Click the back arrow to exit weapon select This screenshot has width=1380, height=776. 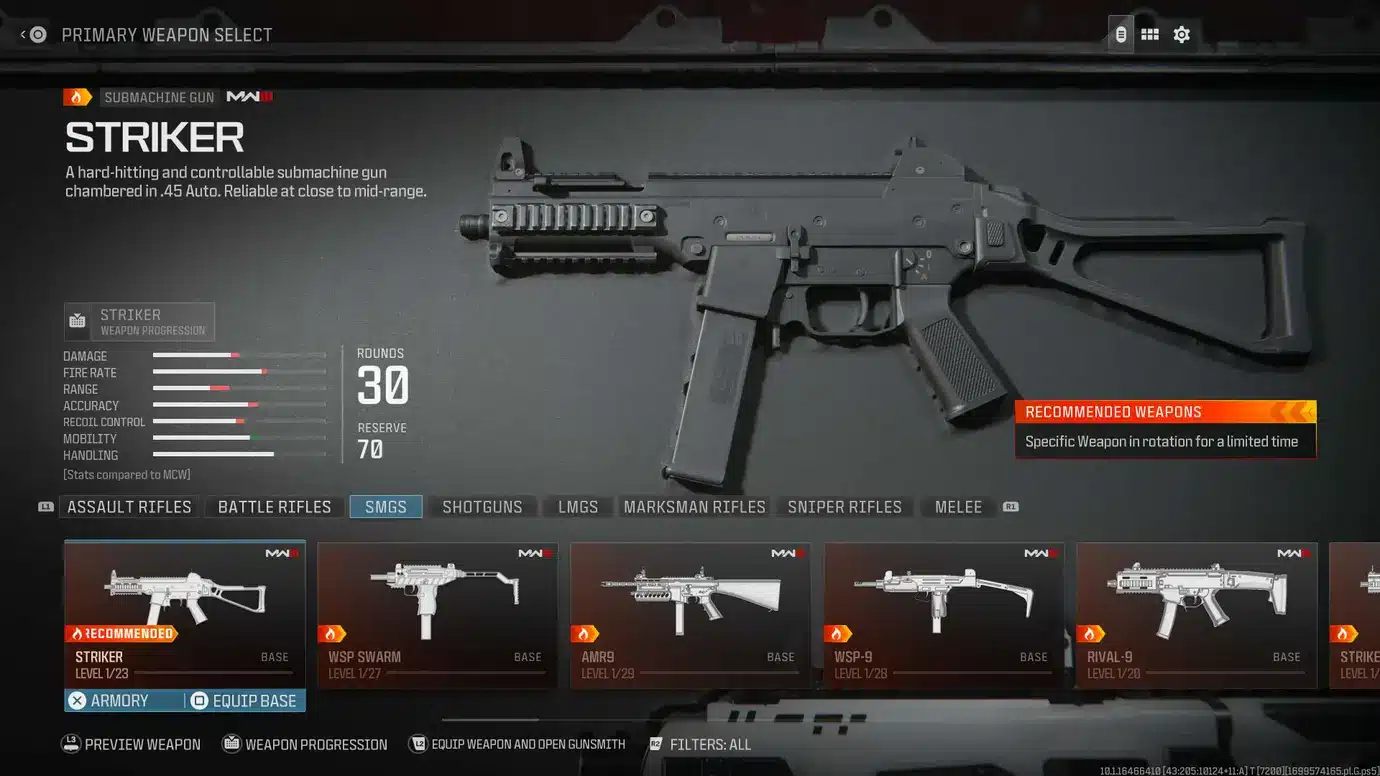pyautogui.click(x=23, y=33)
